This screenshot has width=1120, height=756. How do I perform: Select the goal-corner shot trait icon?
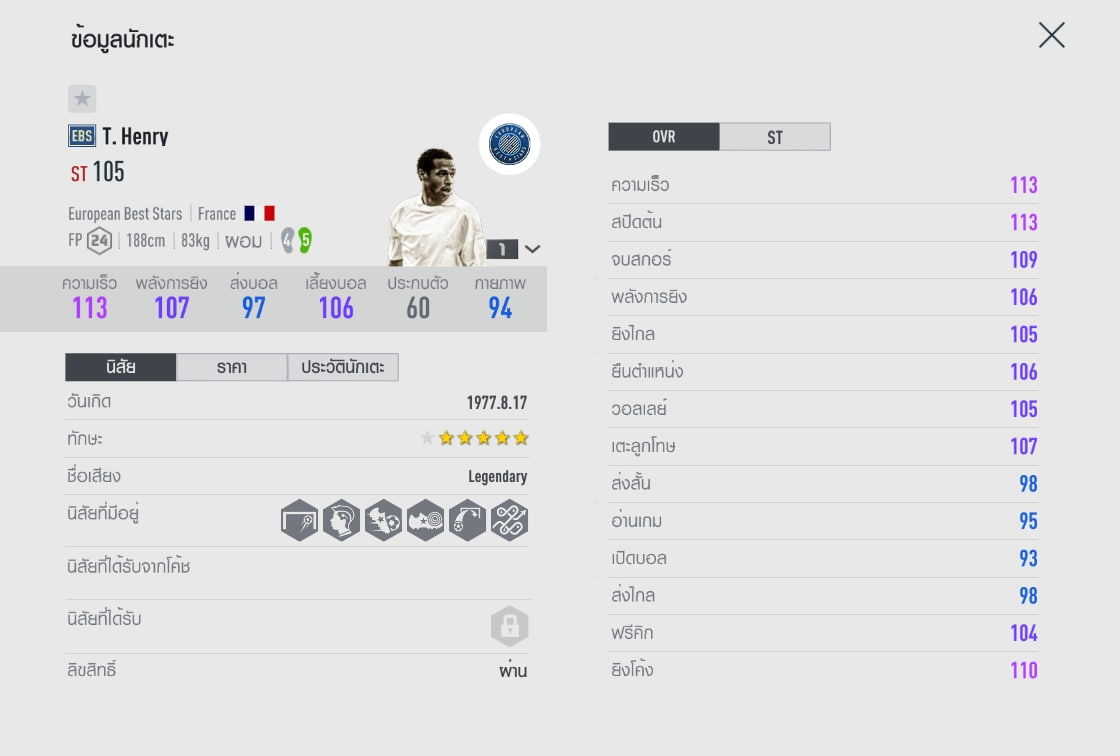(x=300, y=520)
